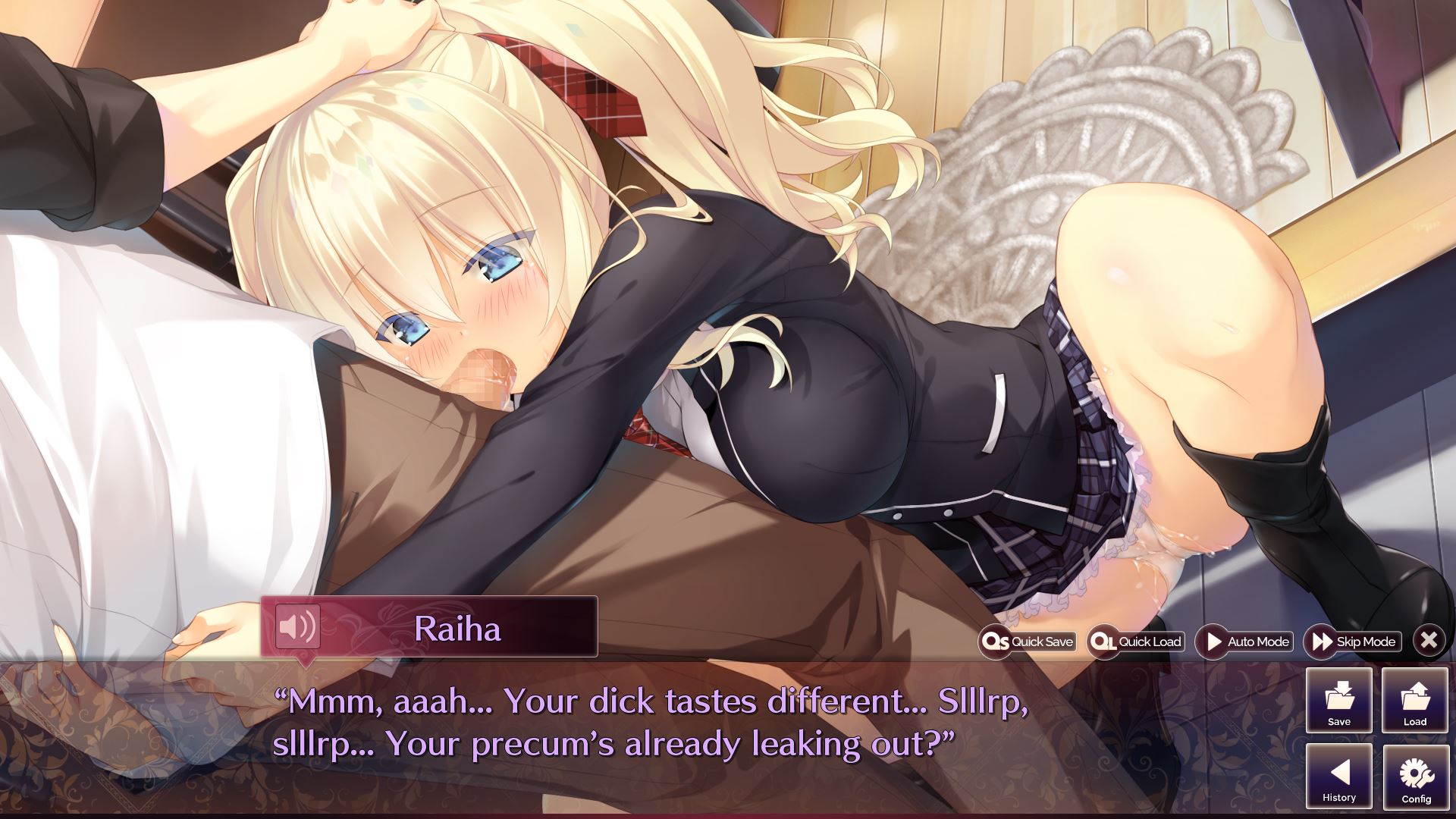This screenshot has width=1456, height=819.
Task: Show the dialogue History log
Action: [1338, 777]
